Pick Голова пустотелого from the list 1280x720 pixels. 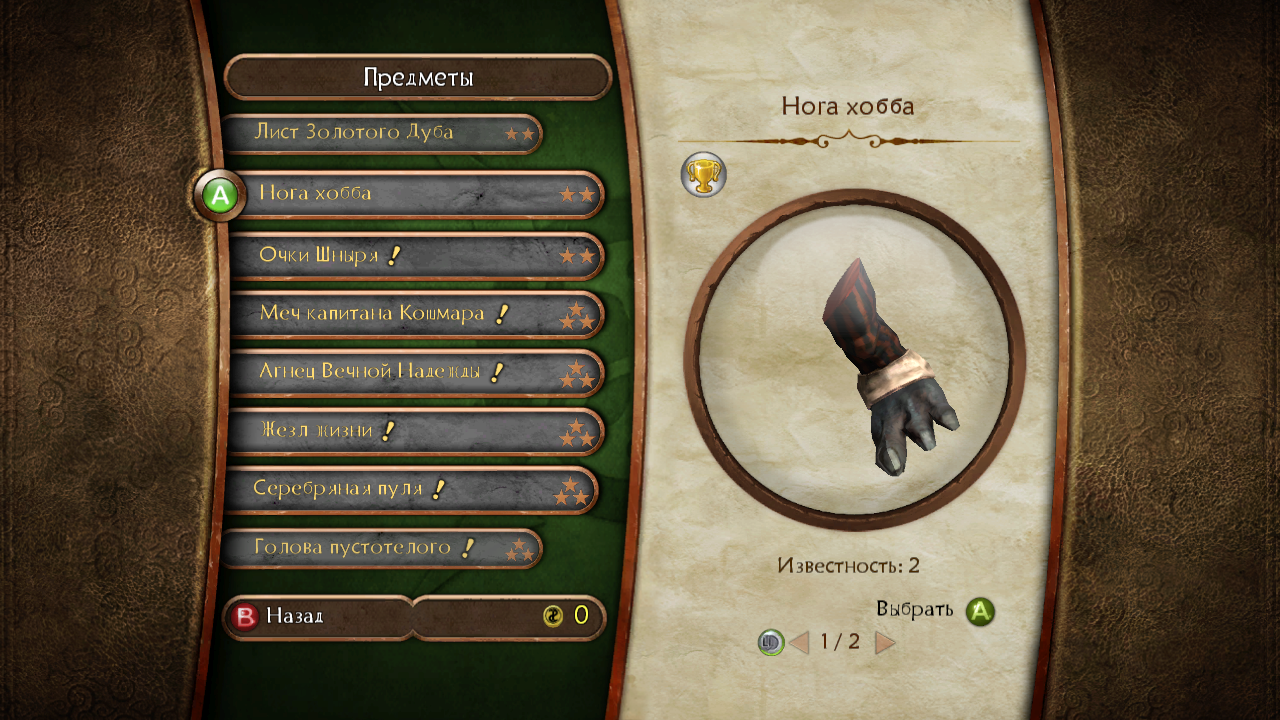(x=380, y=548)
